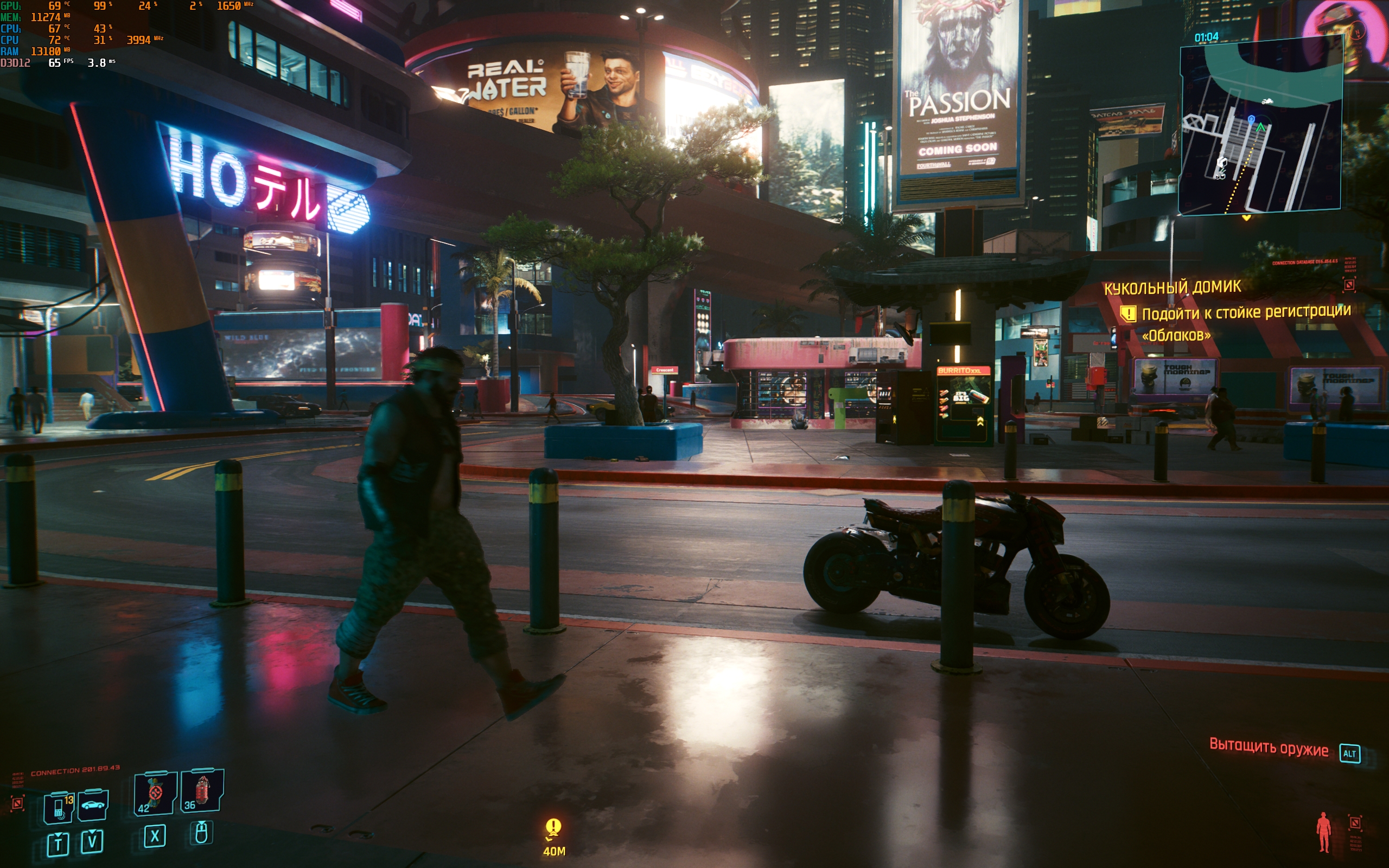
Task: Click the blue pin marker on minimap
Action: click(x=1251, y=119)
